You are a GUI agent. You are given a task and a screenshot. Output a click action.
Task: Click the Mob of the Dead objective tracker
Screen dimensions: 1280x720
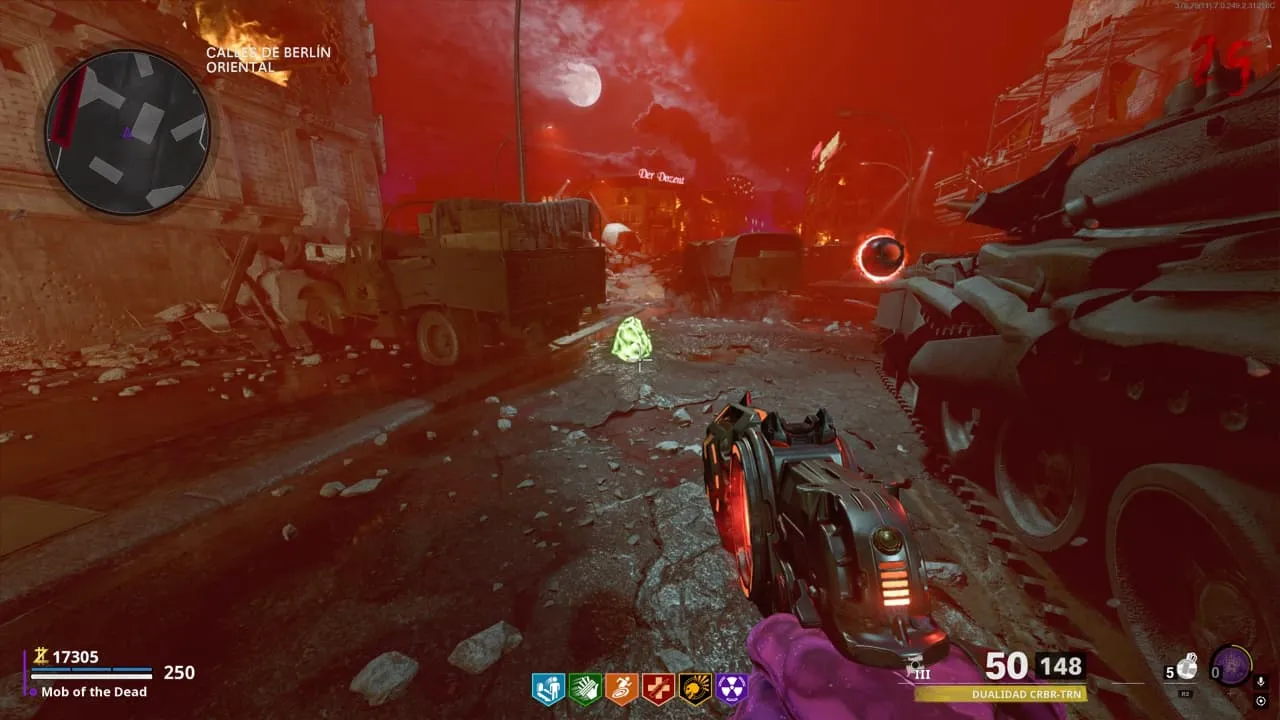pos(94,692)
